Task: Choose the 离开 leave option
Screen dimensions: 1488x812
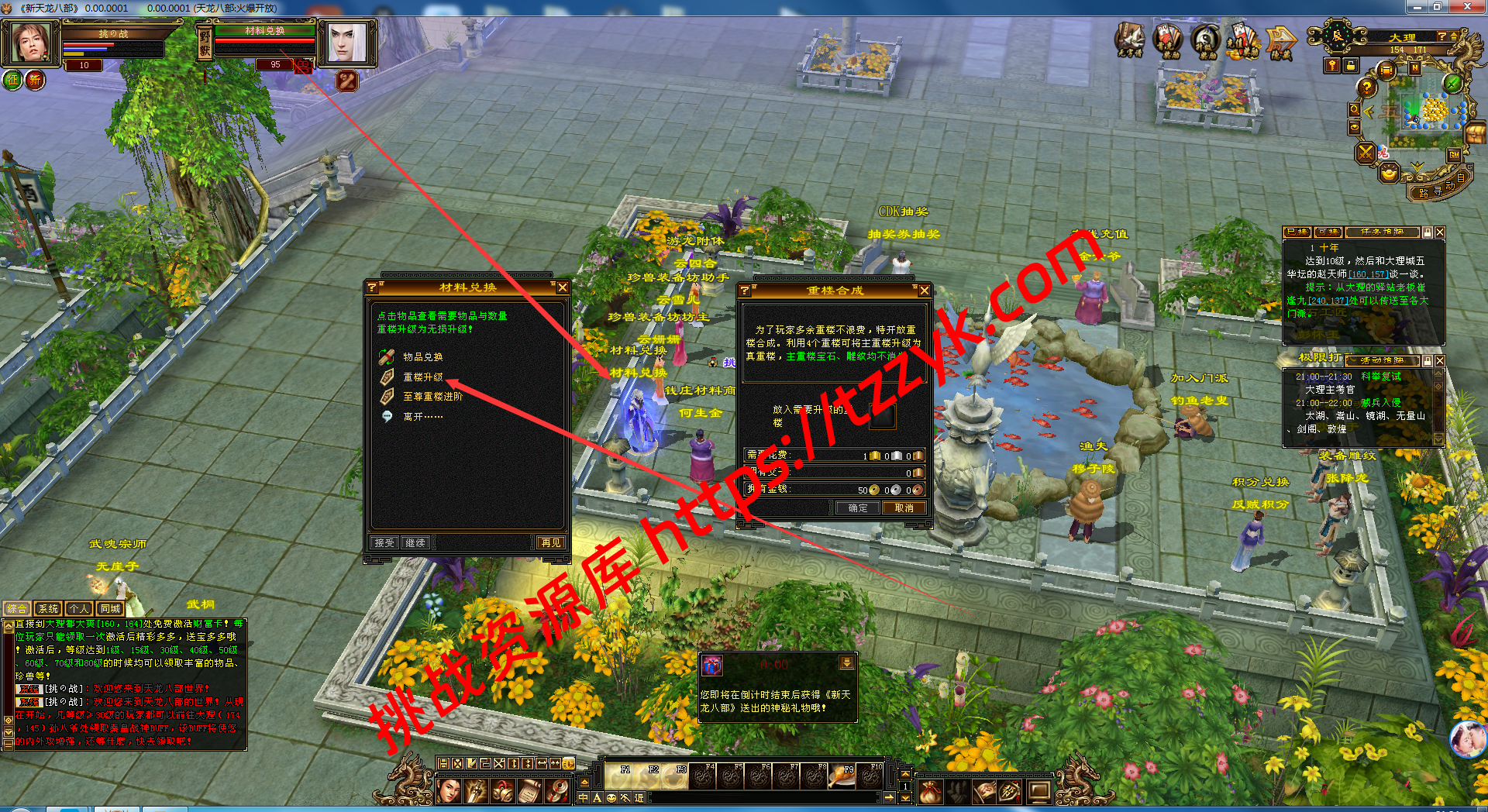Action: click(422, 417)
